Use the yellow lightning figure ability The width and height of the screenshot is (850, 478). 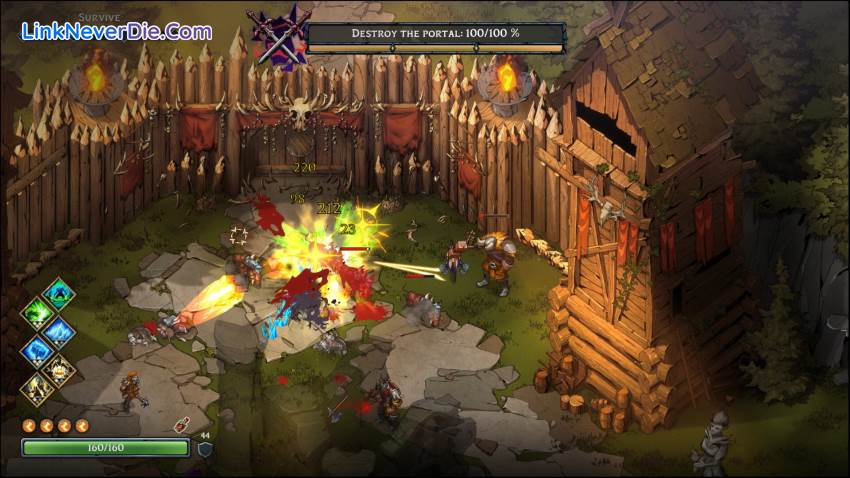click(39, 388)
